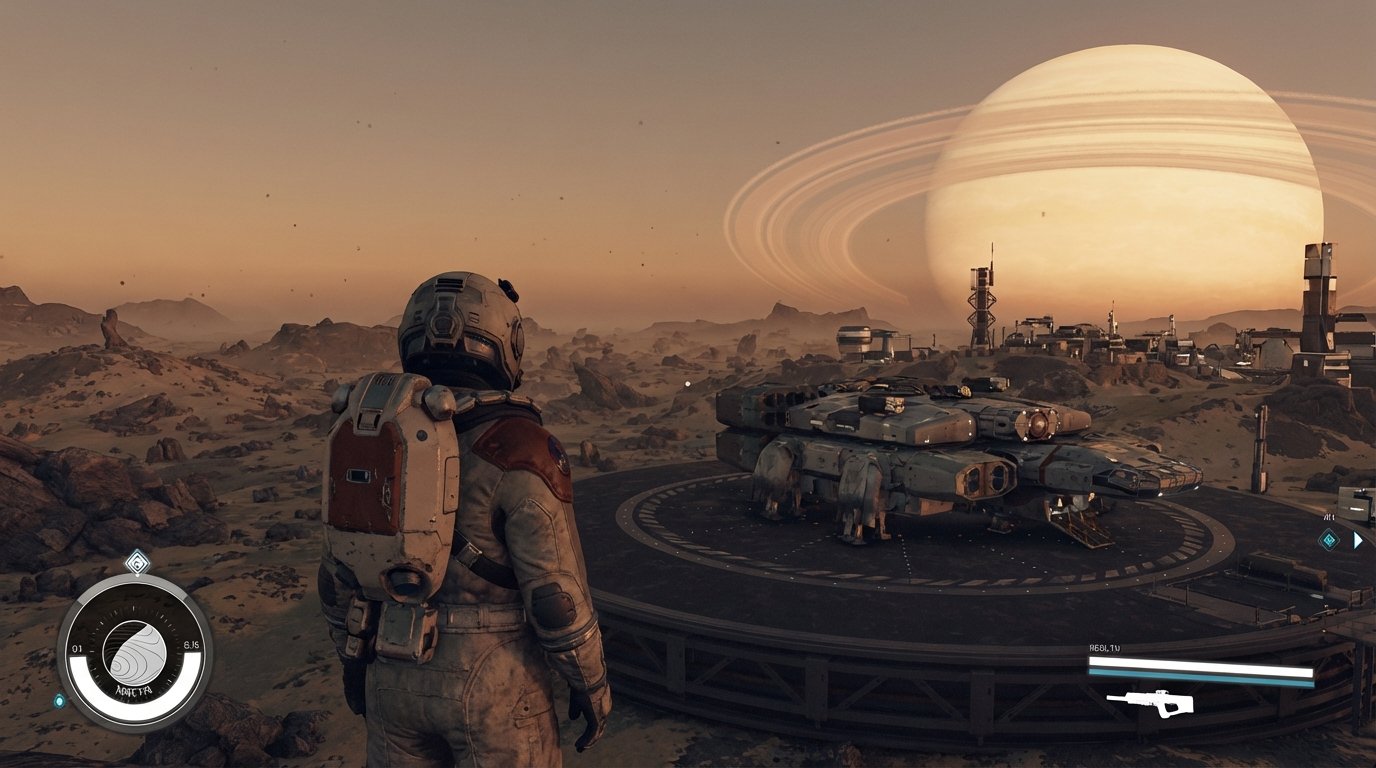Click the glowing objective diamond on the right HUD

pyautogui.click(x=1329, y=539)
